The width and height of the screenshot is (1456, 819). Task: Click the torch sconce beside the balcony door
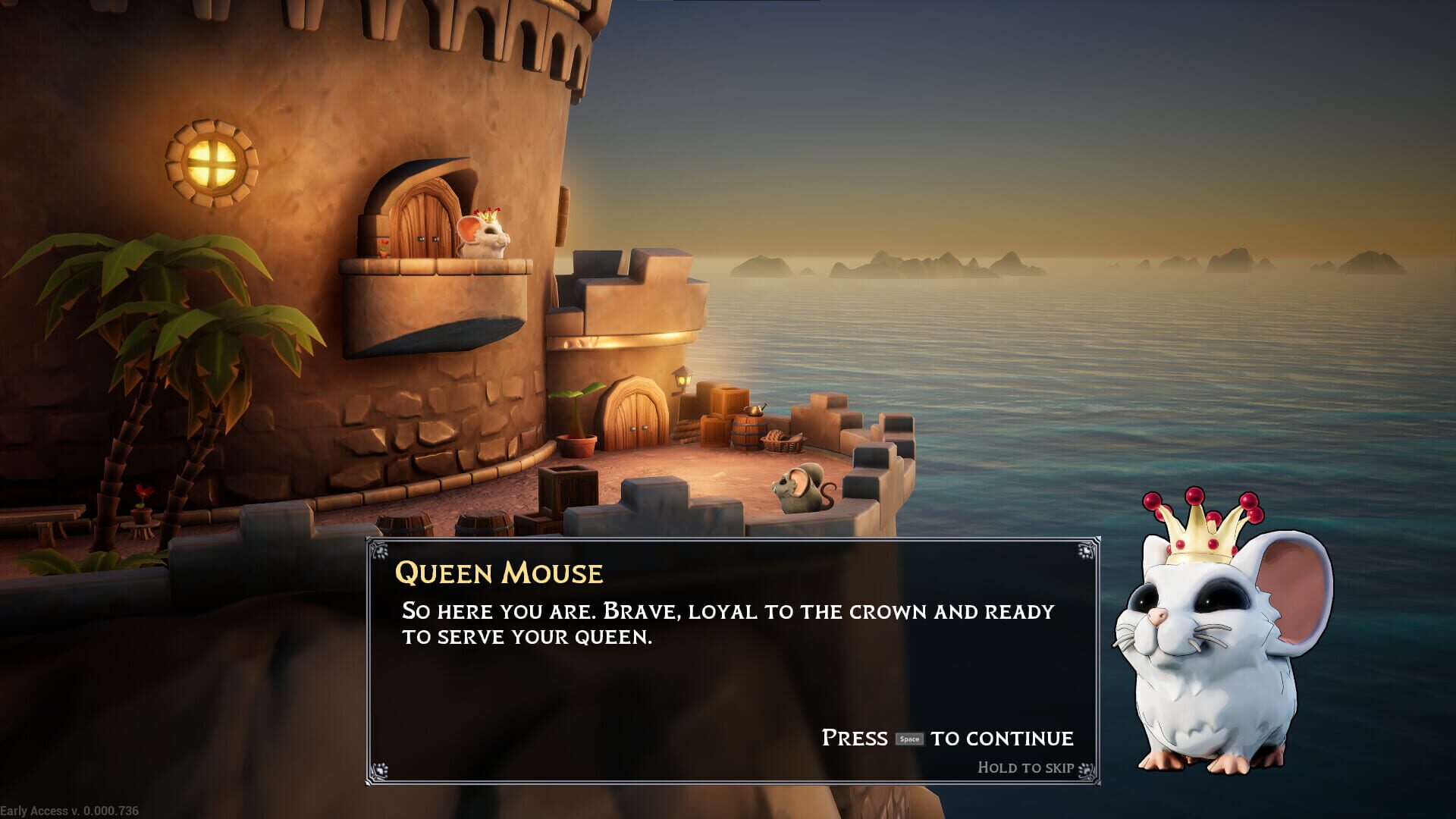pyautogui.click(x=383, y=246)
